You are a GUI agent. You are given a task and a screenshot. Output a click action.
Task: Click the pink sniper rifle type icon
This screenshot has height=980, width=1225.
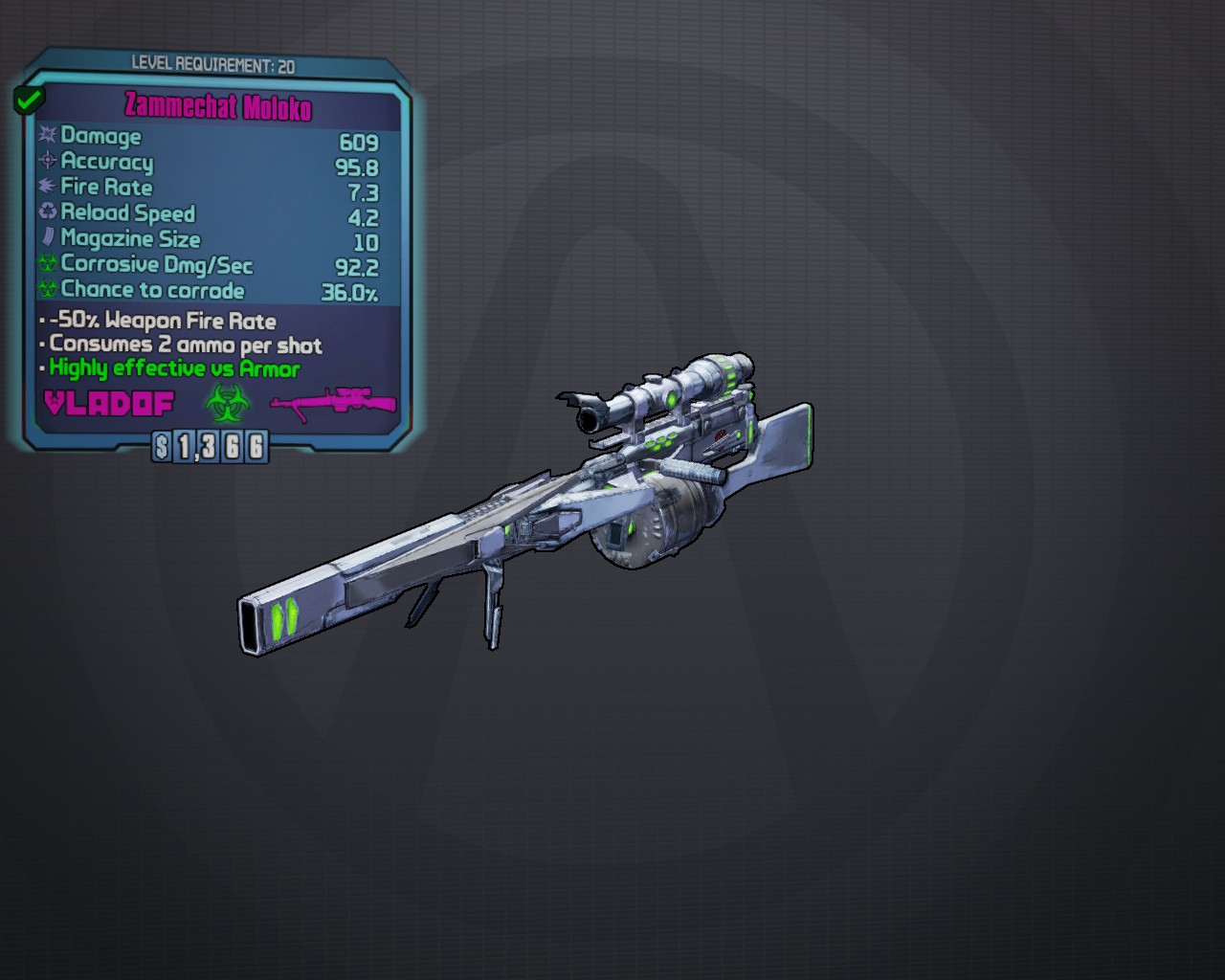pyautogui.click(x=333, y=401)
